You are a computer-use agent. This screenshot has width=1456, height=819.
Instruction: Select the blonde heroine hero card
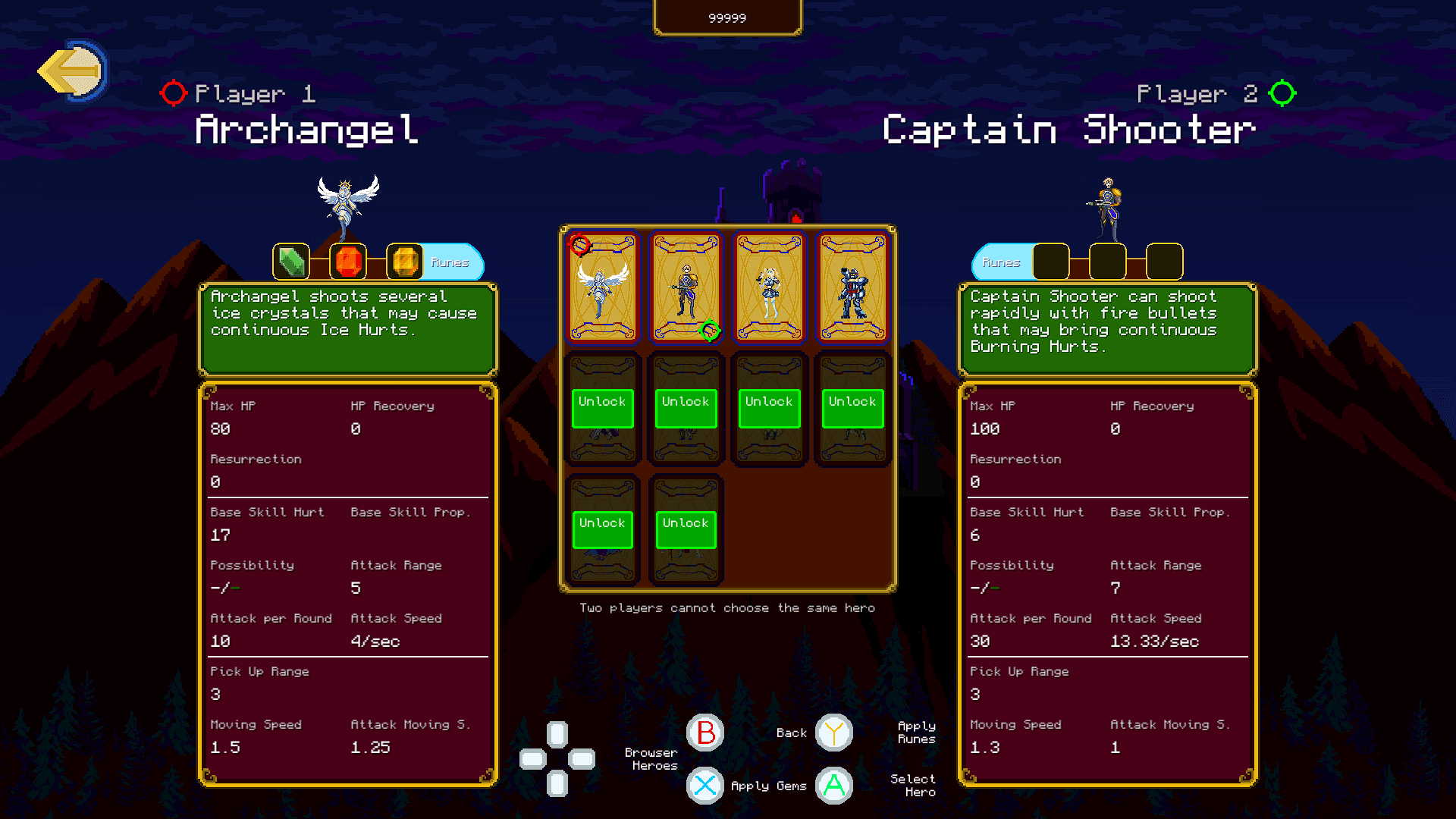tap(769, 288)
